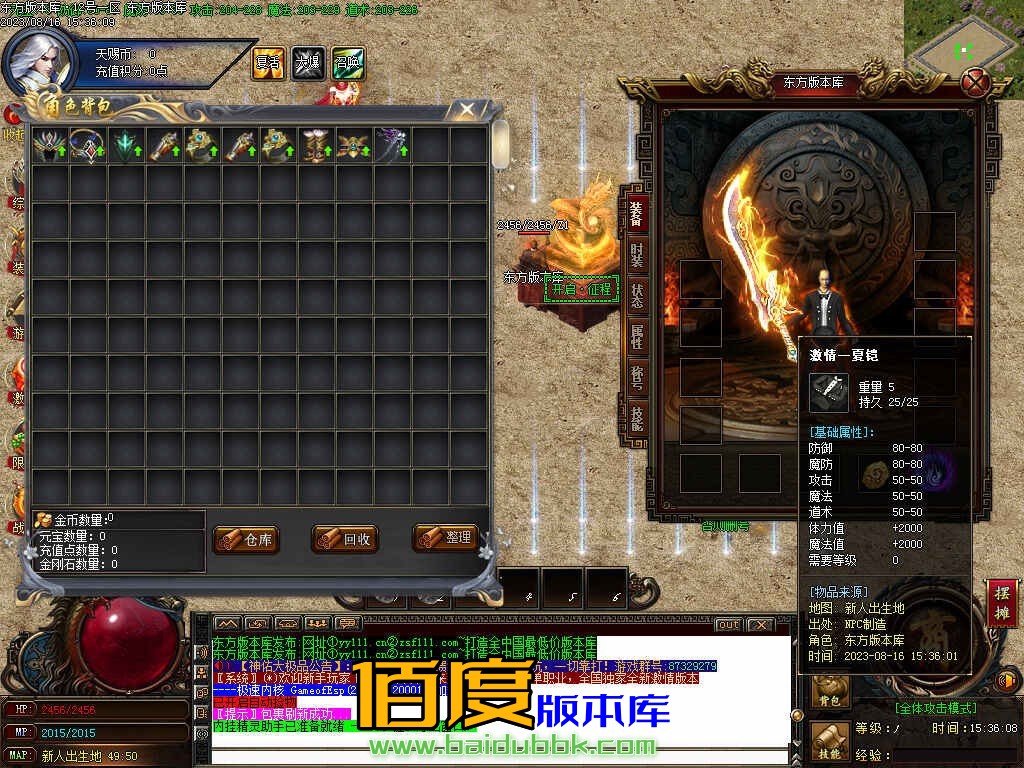Open the 背包 bag button in bottom bar
The height and width of the screenshot is (768, 1024).
pos(830,688)
